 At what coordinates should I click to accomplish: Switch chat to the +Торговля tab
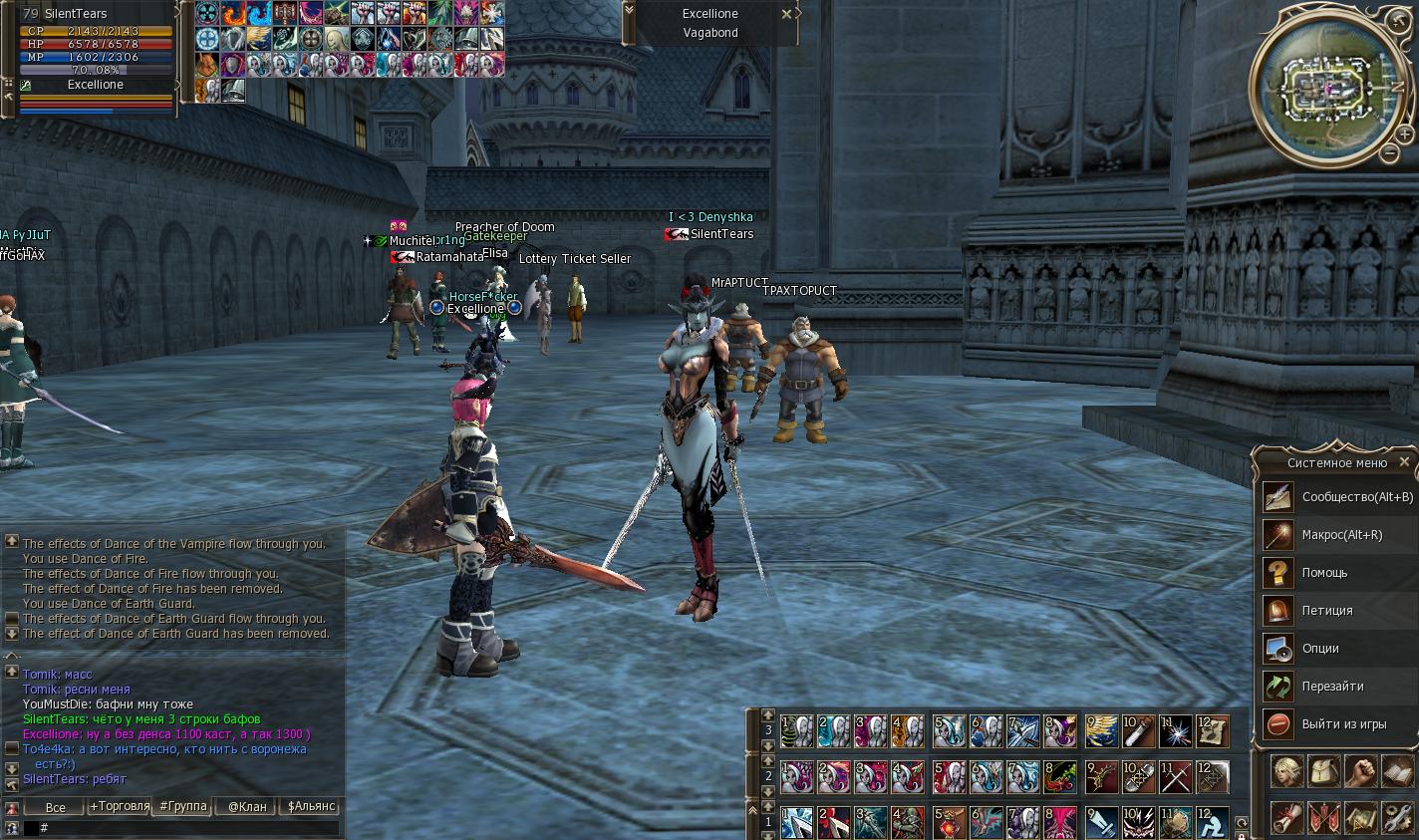(x=119, y=807)
